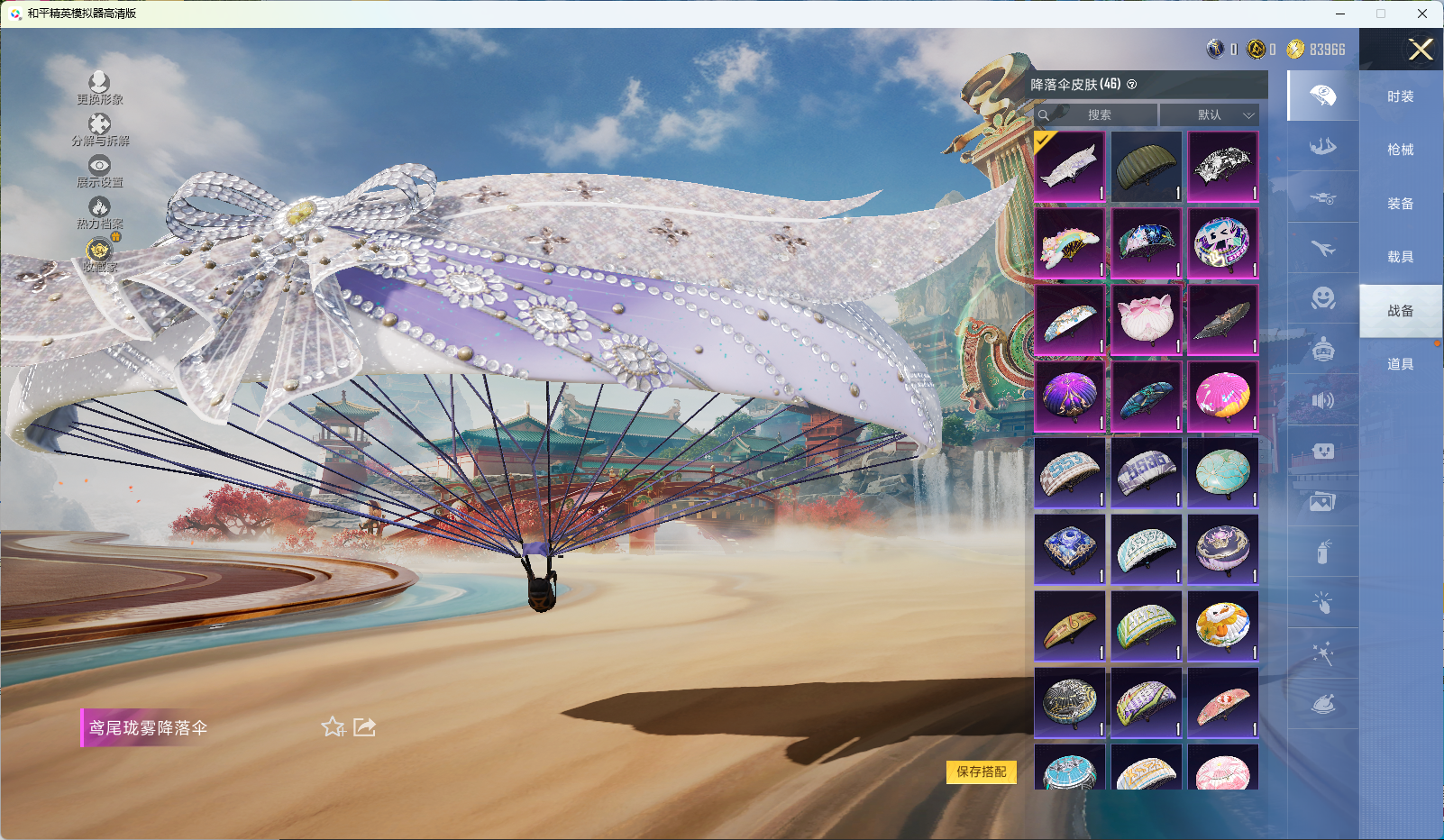Go to the 载具 category tab
Screen dimensions: 1444x840
click(x=1400, y=257)
